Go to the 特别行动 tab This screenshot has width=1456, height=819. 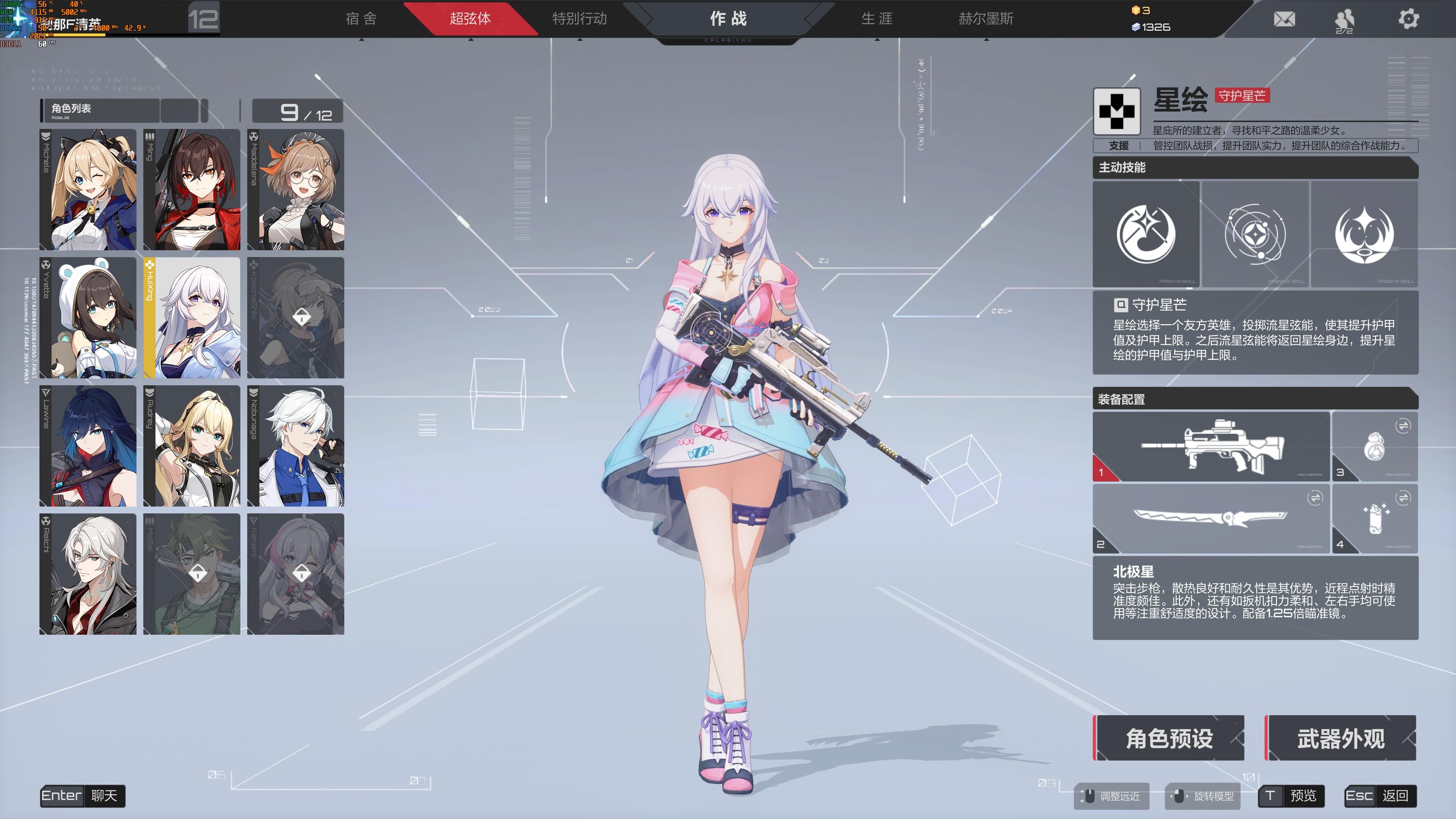click(579, 19)
